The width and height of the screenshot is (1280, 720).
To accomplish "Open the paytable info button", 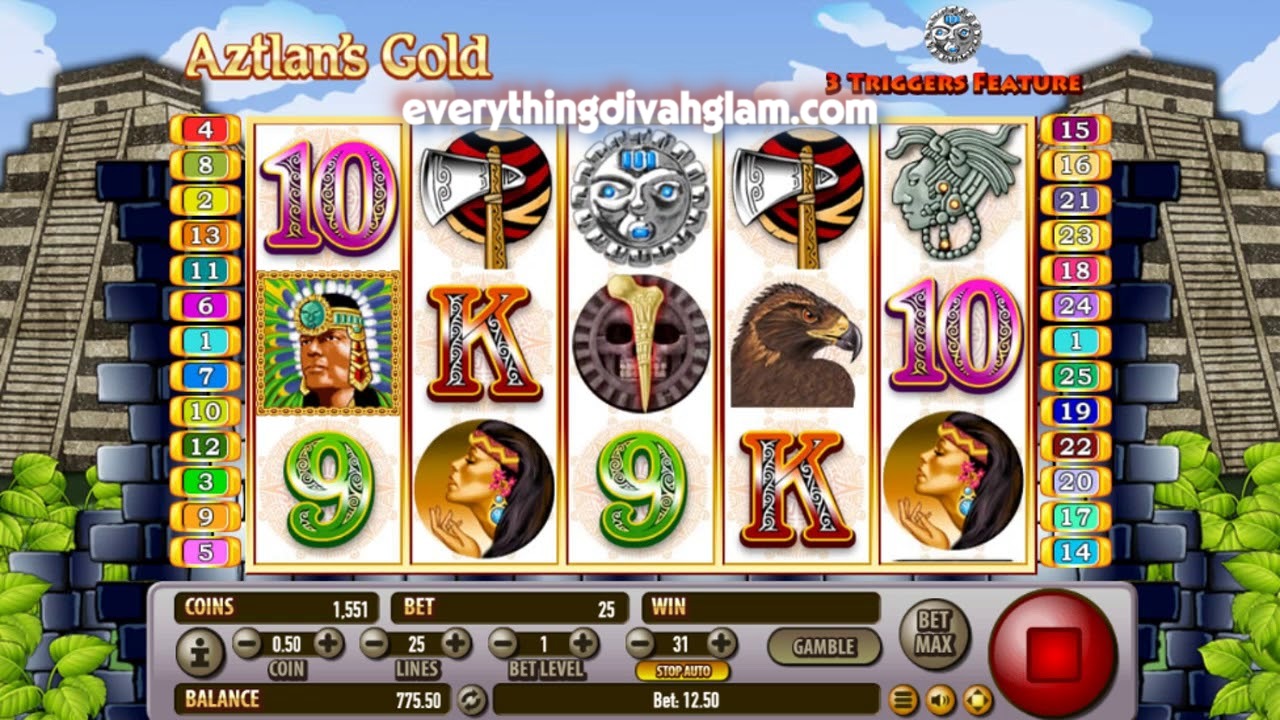I will coord(200,653).
